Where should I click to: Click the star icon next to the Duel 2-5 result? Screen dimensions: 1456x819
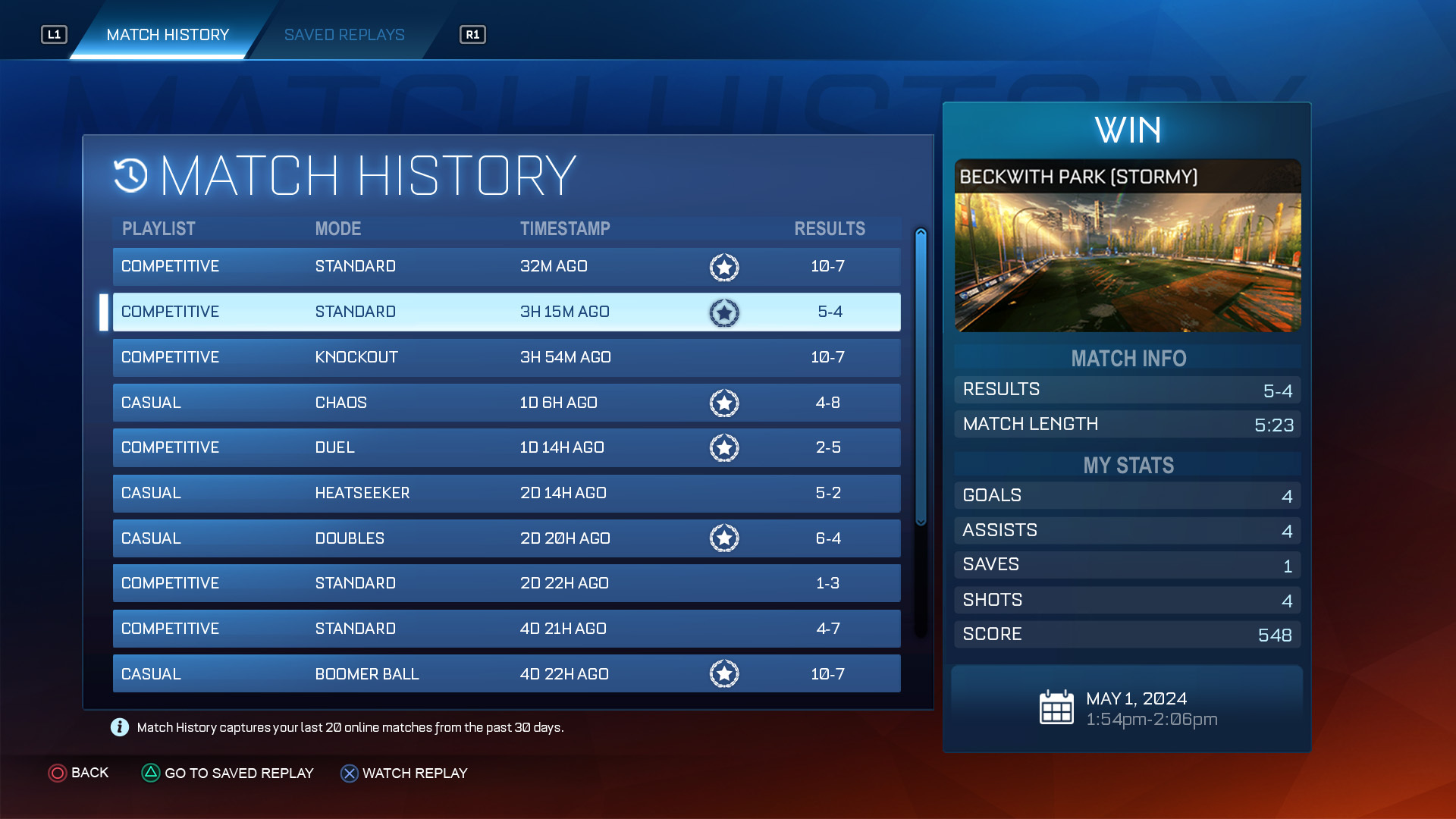(724, 447)
